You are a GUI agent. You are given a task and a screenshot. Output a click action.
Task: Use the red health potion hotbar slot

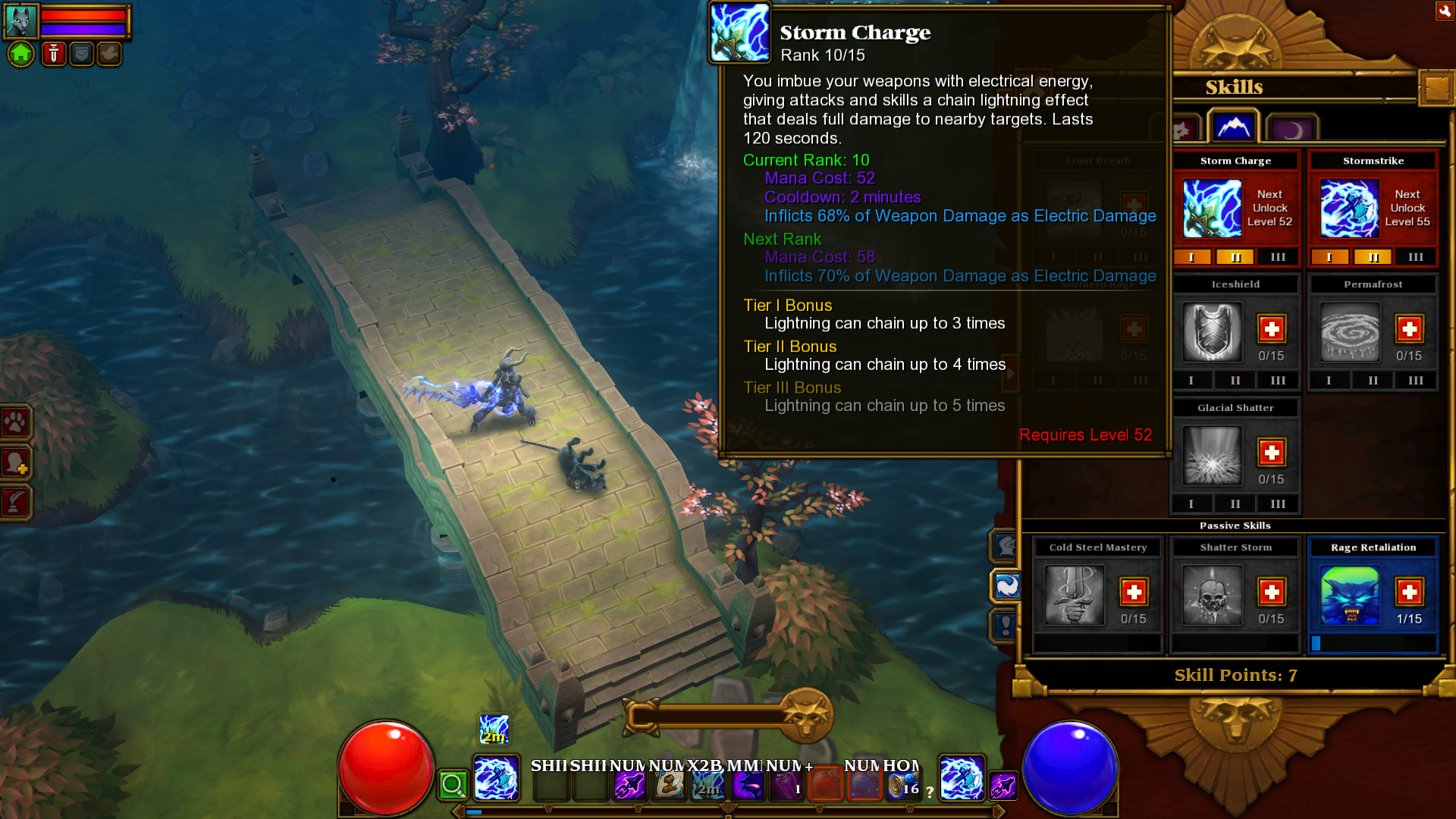825,784
